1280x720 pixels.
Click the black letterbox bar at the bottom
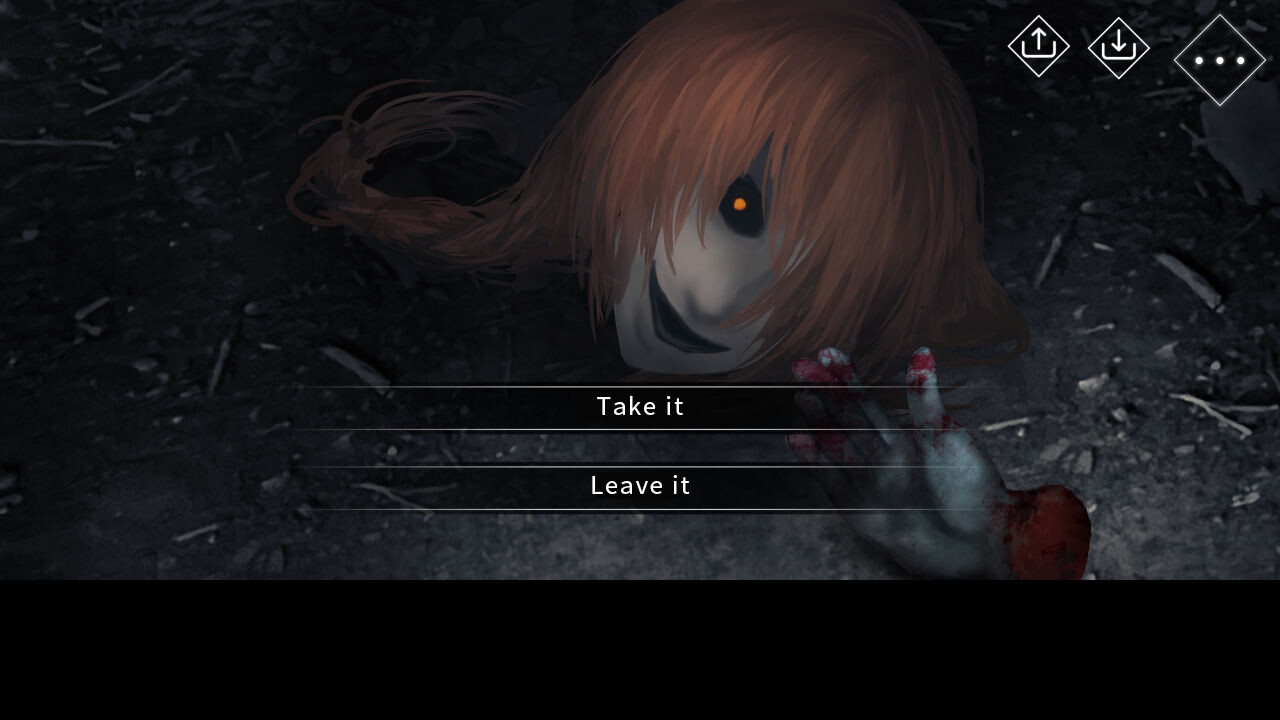coord(640,650)
